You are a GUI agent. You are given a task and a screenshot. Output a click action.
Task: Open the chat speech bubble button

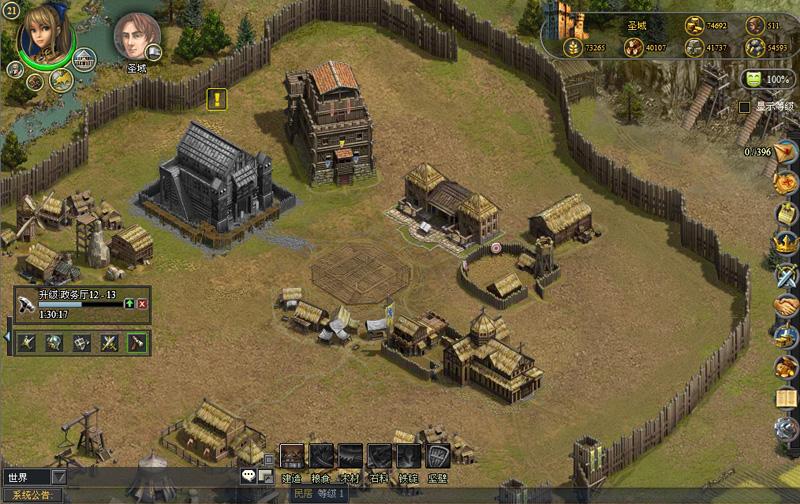click(x=249, y=477)
